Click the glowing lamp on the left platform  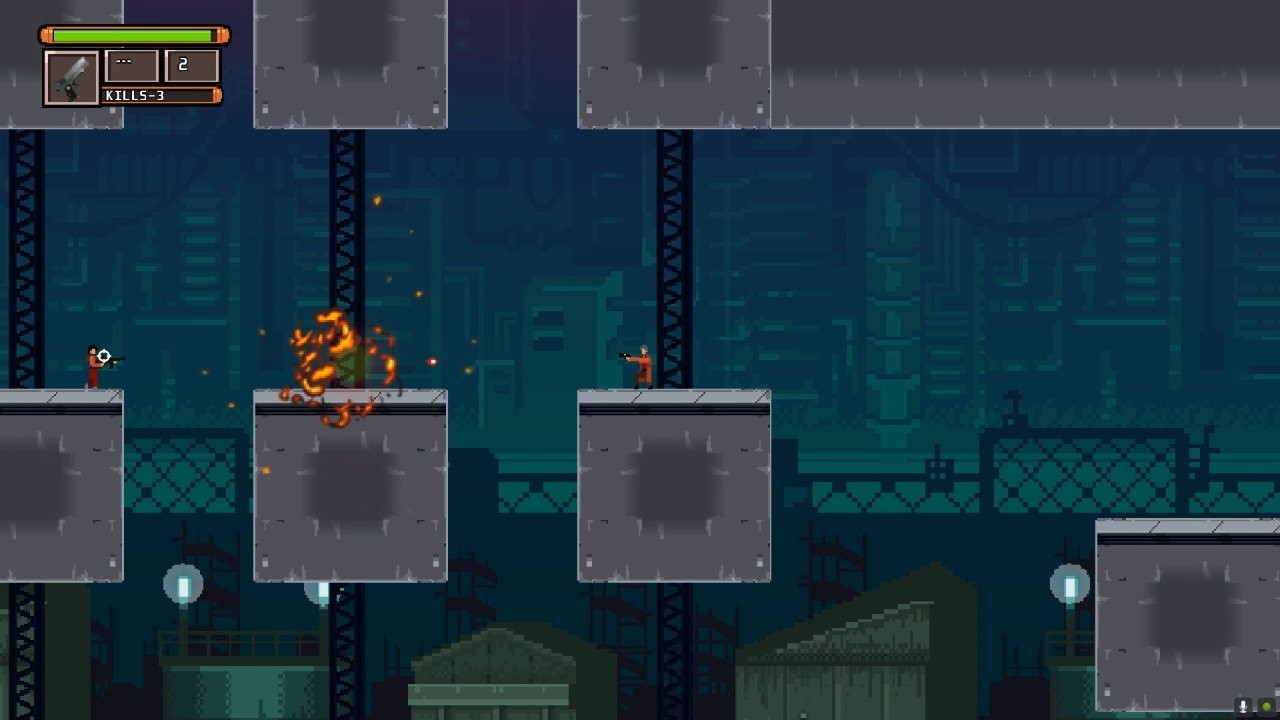182,585
